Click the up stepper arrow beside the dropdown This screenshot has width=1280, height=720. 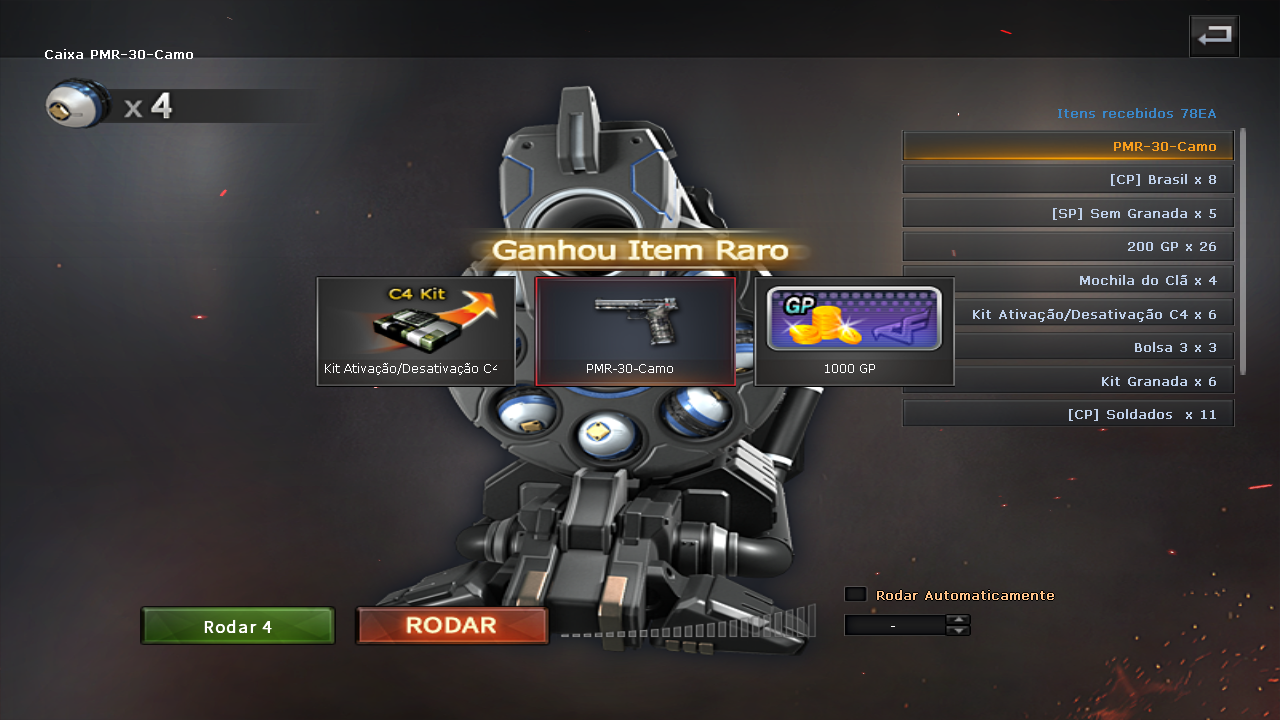coord(958,620)
